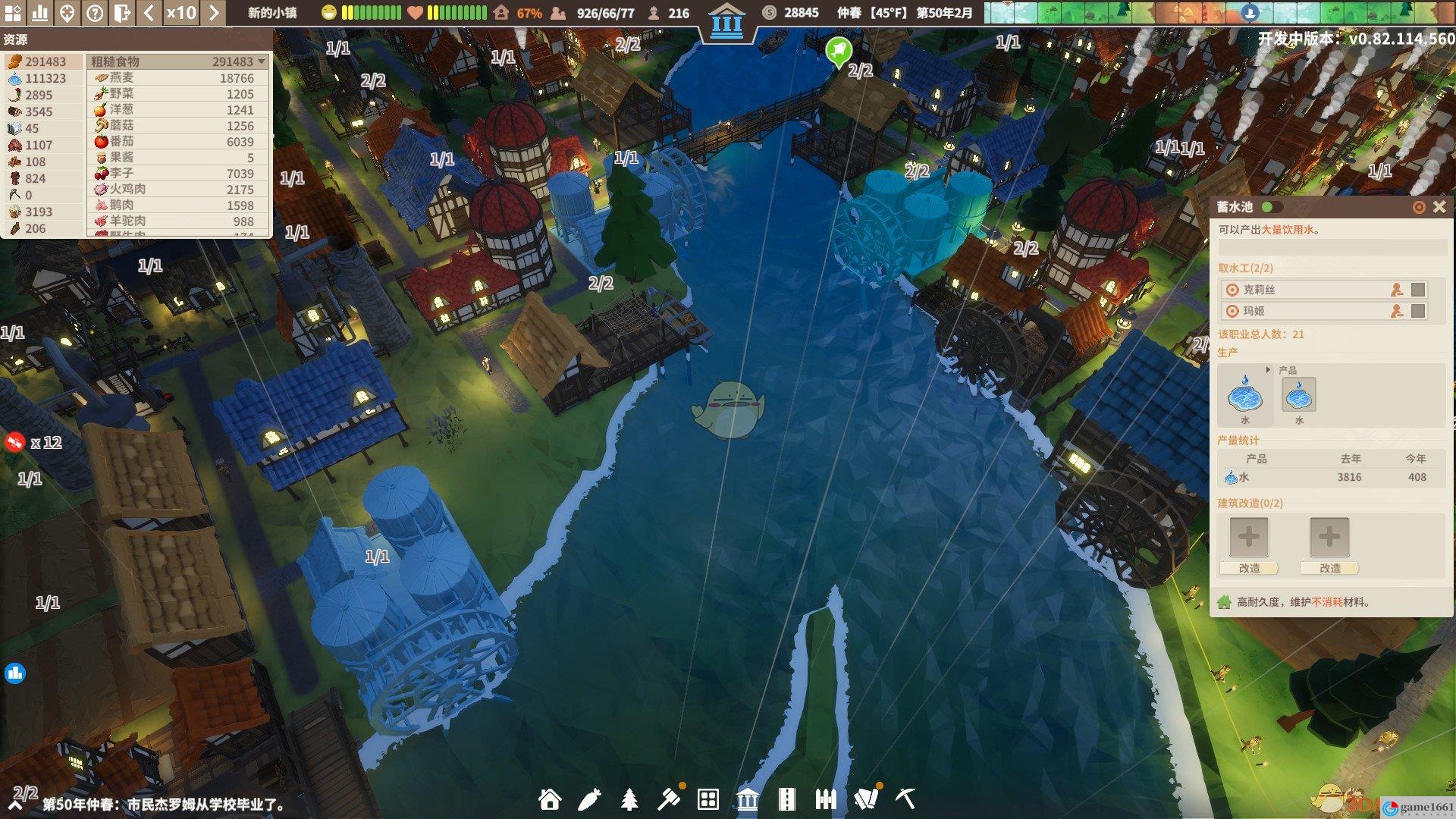
Task: Increase game speed with right arrow
Action: 214,13
